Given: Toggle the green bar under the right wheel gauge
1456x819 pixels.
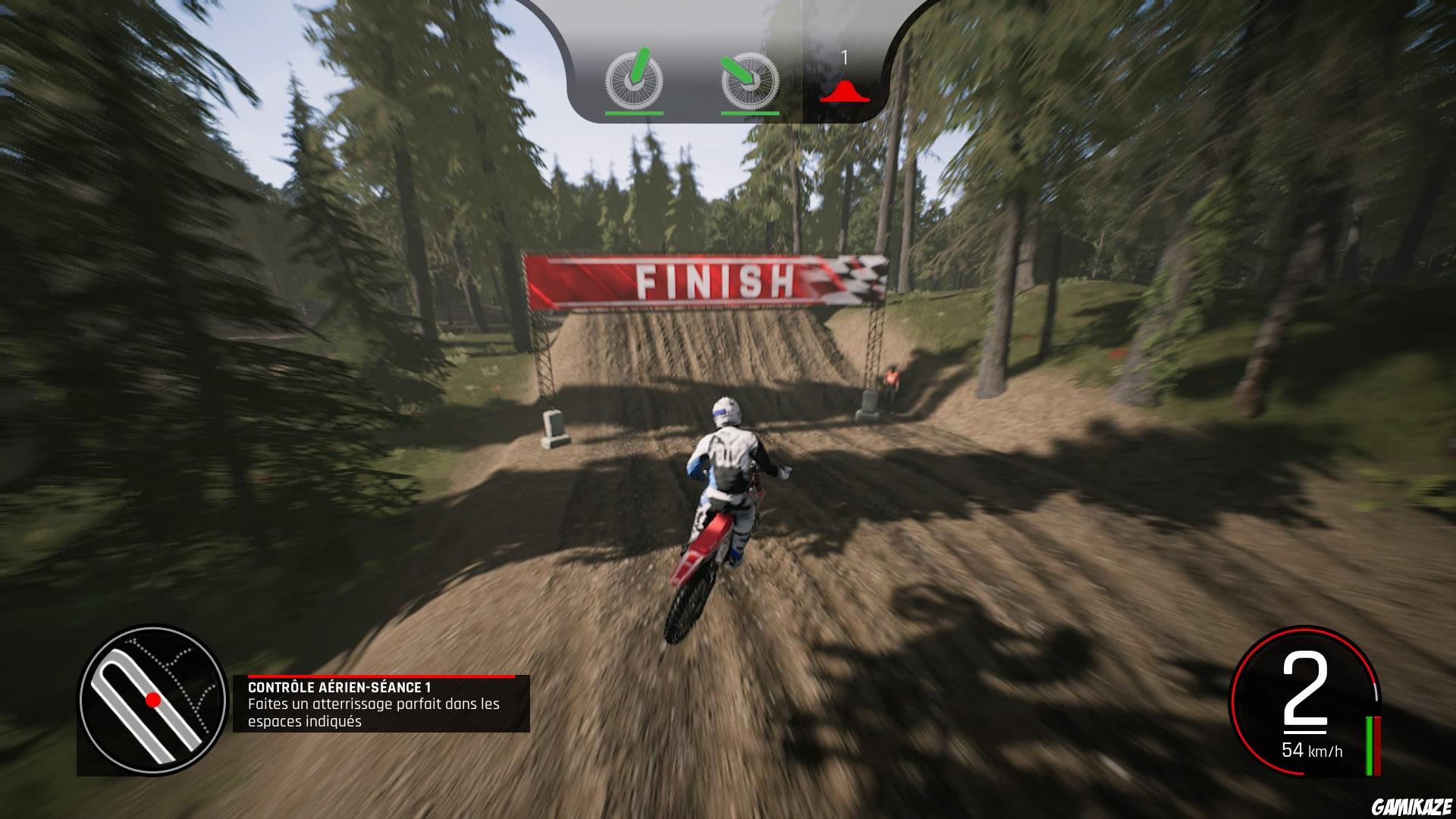Looking at the screenshot, I should coord(751,112).
